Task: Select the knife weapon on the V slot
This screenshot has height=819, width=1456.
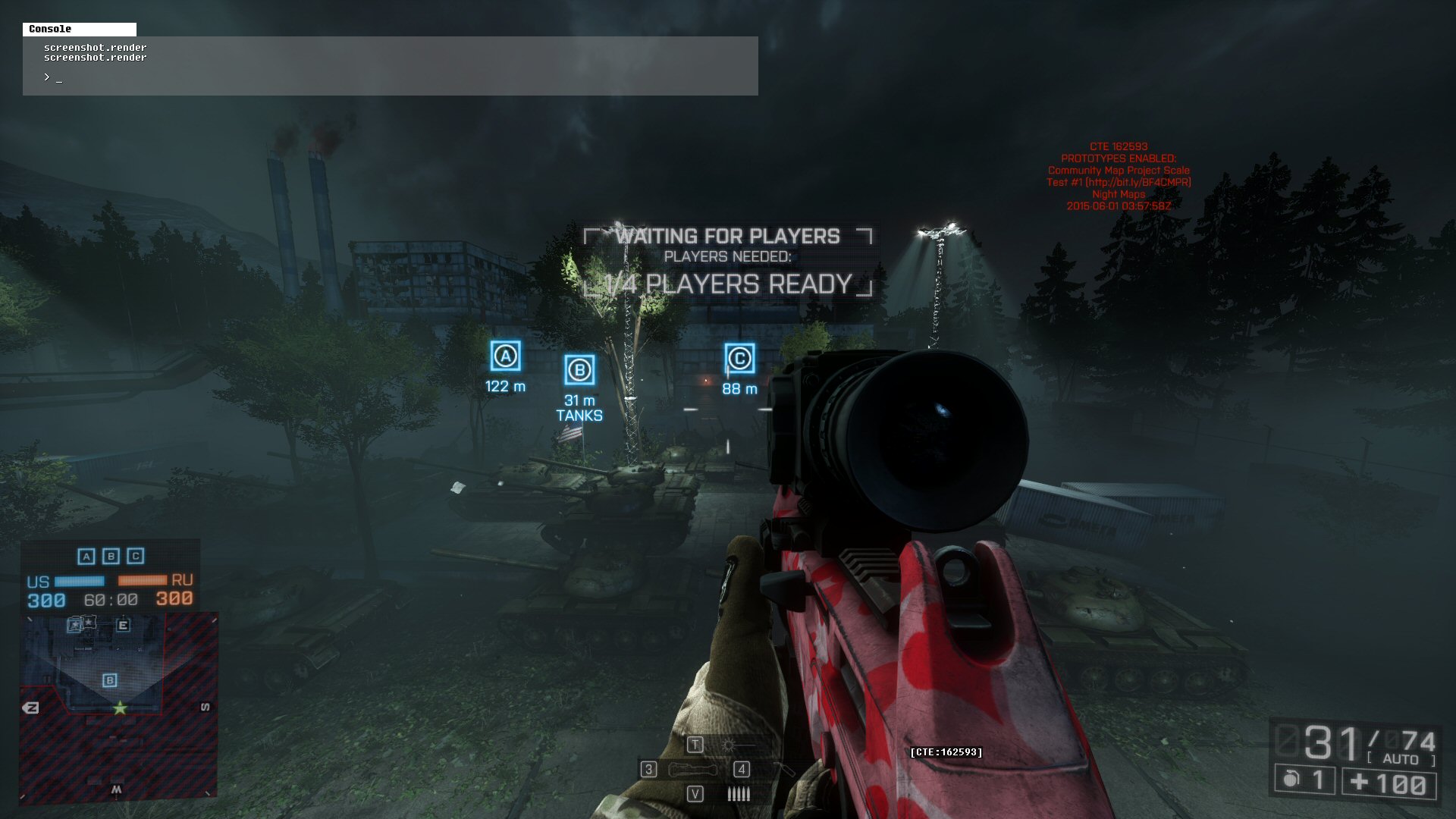Action: pyautogui.click(x=695, y=793)
